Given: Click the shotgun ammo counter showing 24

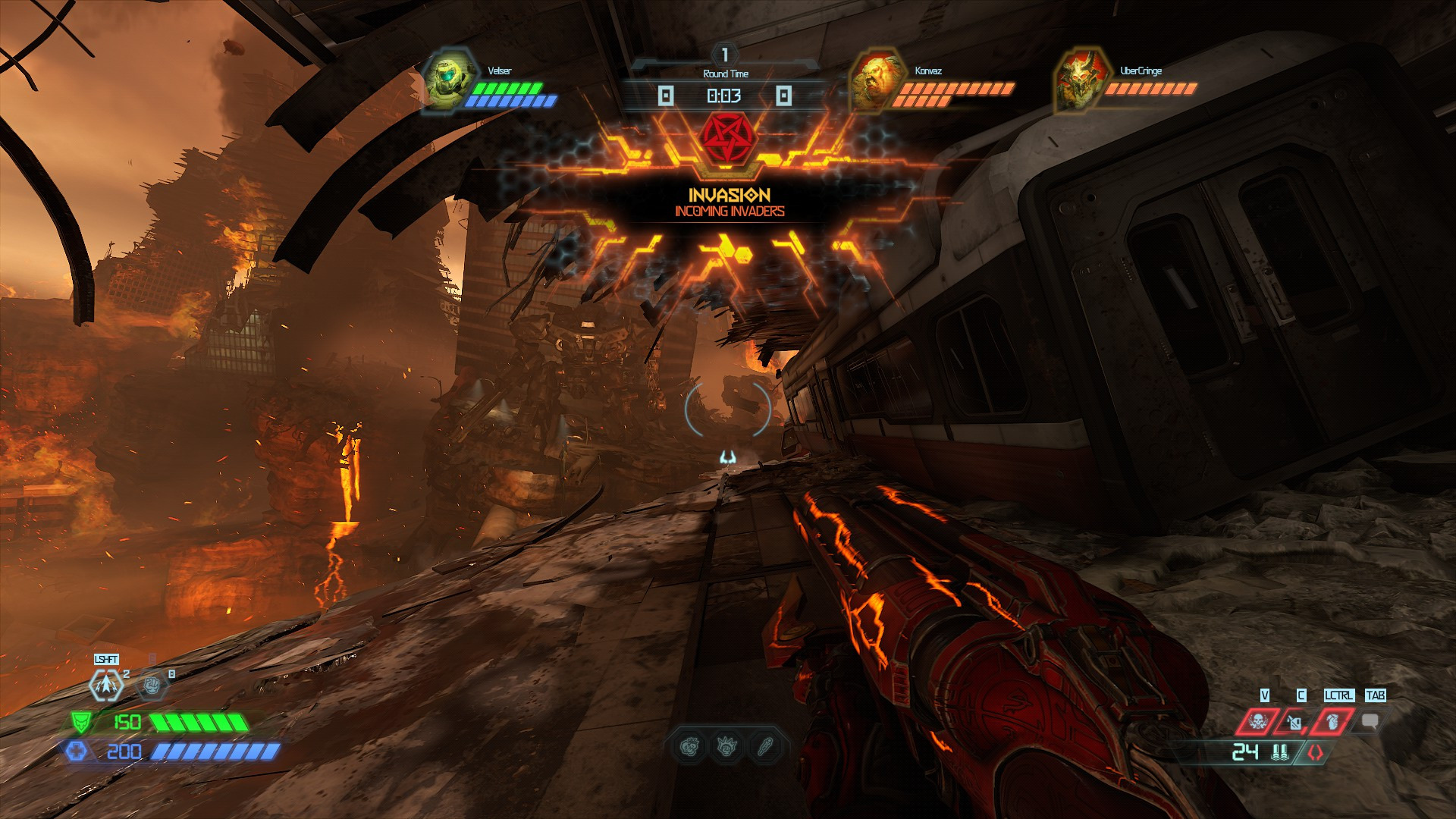Looking at the screenshot, I should click(1245, 752).
